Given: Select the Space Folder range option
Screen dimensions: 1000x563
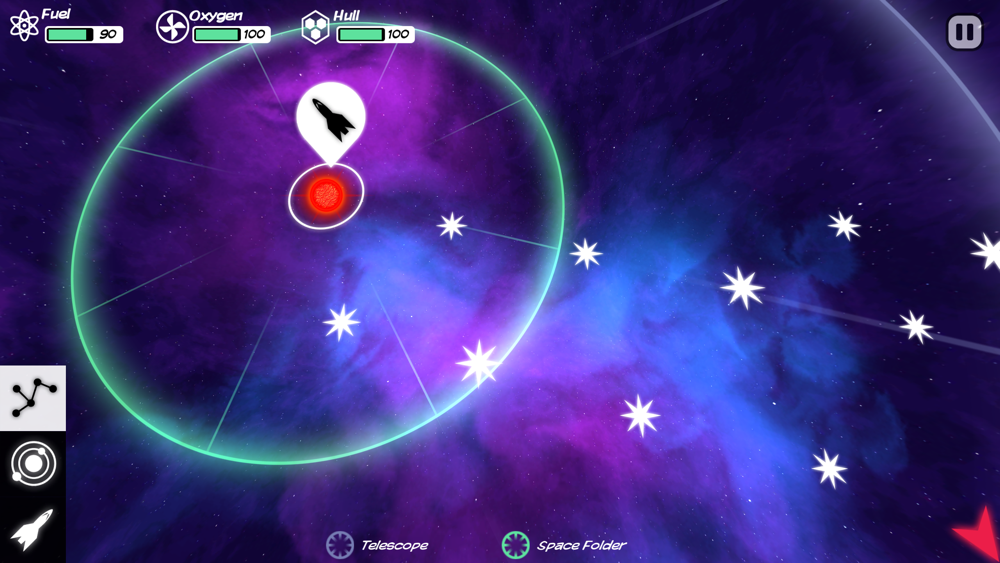Looking at the screenshot, I should 565,545.
